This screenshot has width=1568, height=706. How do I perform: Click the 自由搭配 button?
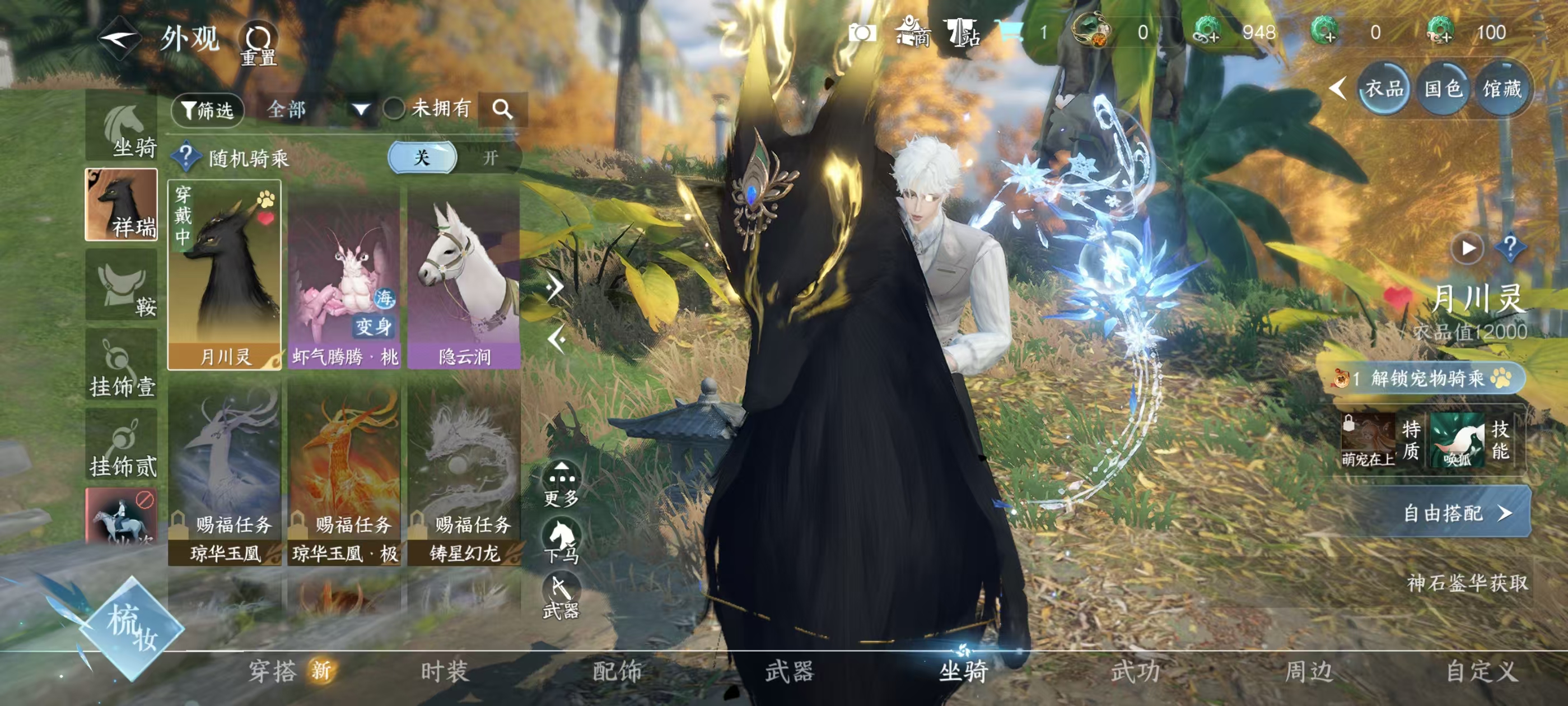[1455, 513]
